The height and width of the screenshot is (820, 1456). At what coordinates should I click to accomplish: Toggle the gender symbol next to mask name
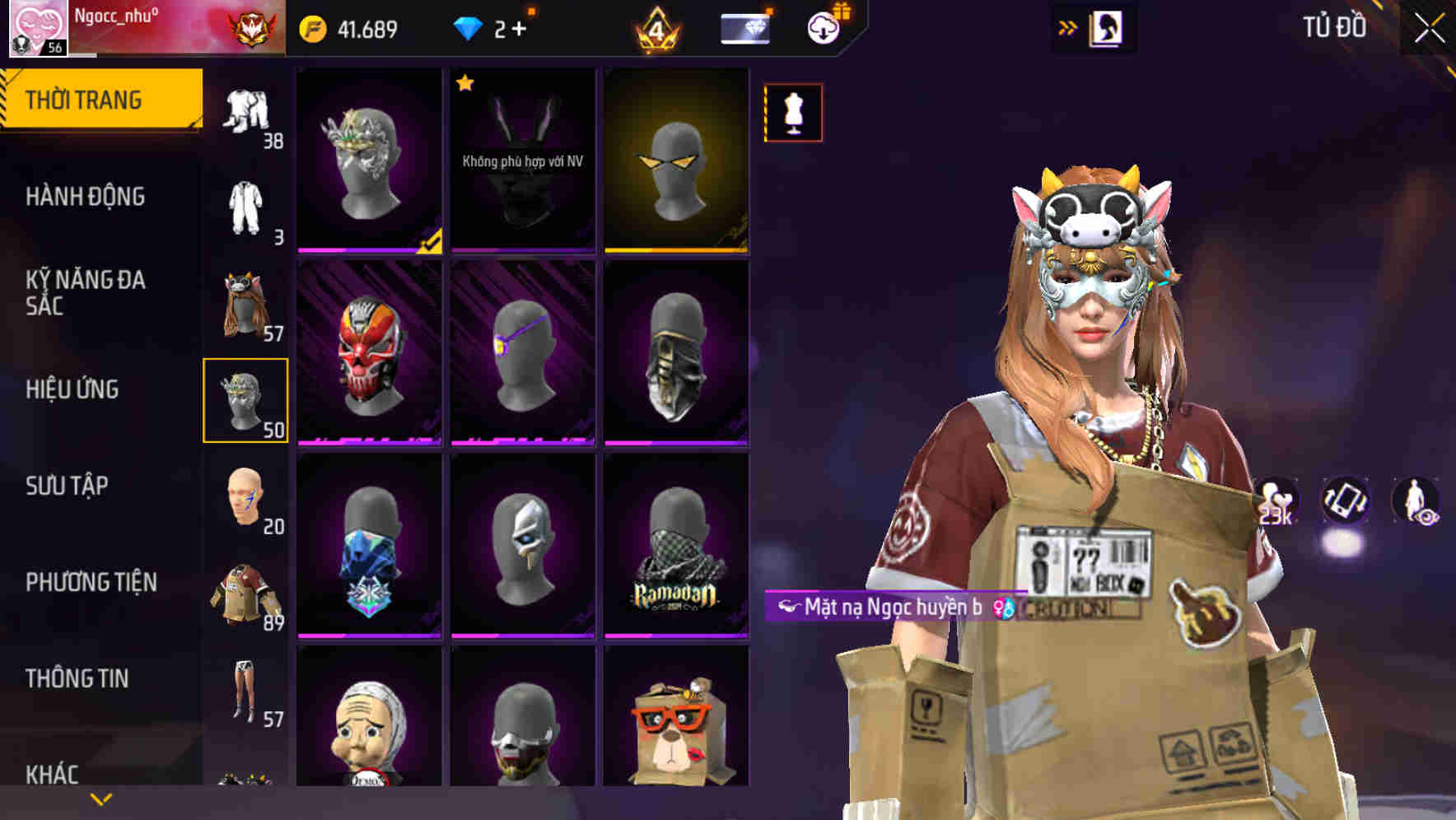pos(1001,607)
